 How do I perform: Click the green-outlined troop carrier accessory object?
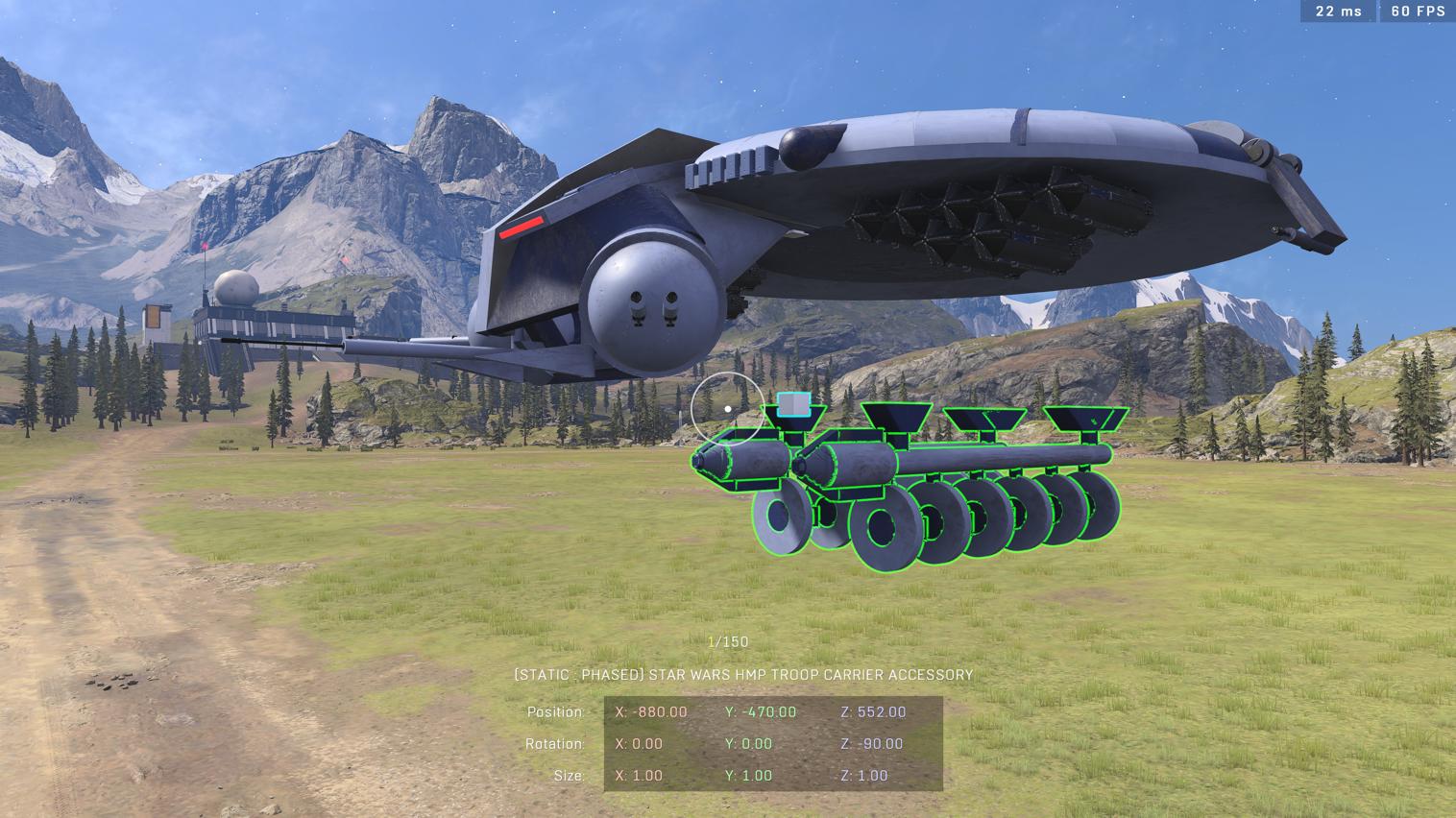click(960, 461)
